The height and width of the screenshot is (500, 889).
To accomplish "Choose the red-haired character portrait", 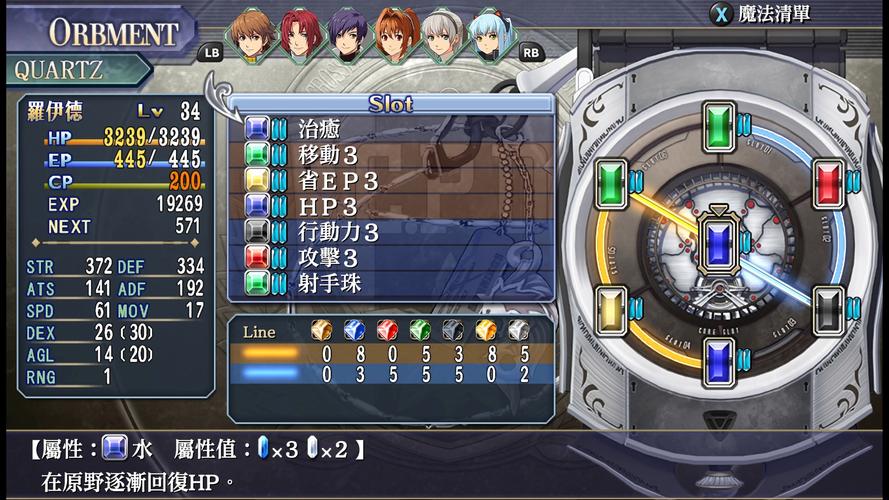I will (299, 35).
